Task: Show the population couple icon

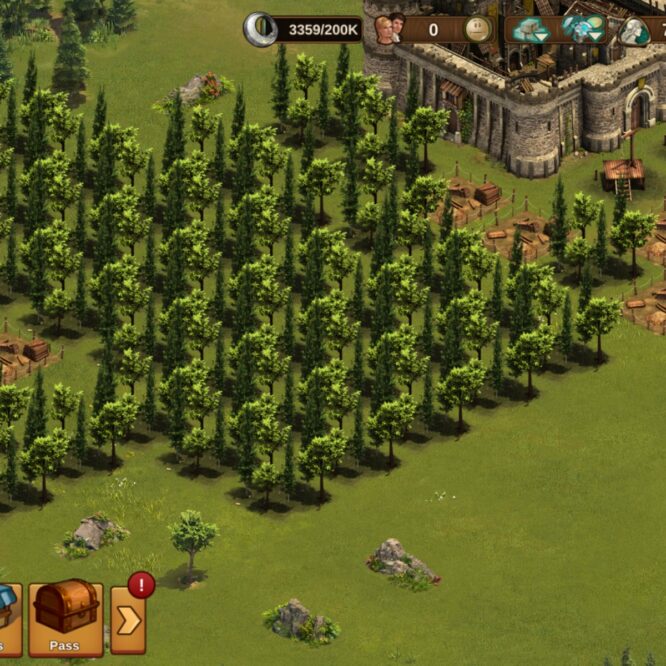Action: pos(388,29)
